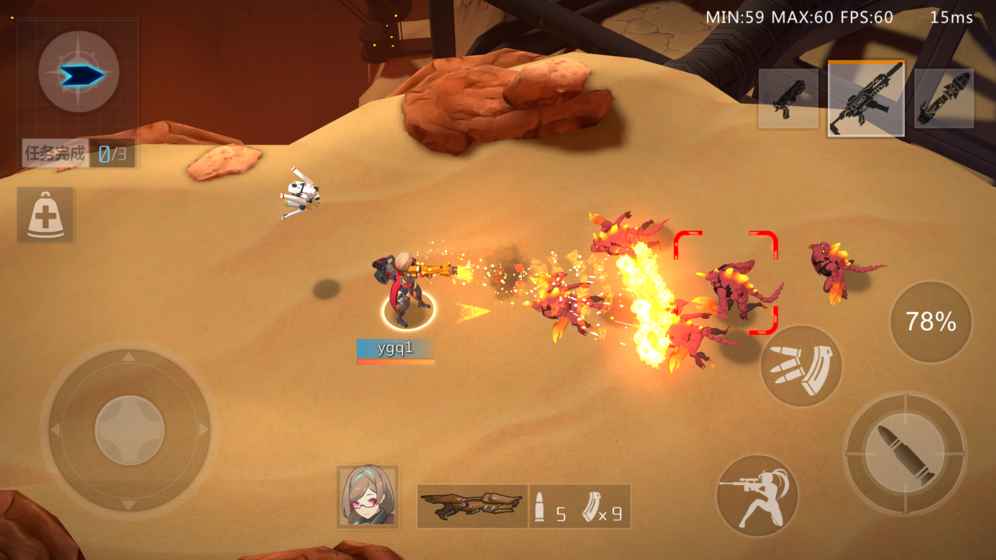Fire with the bullet attack button

coord(905,453)
